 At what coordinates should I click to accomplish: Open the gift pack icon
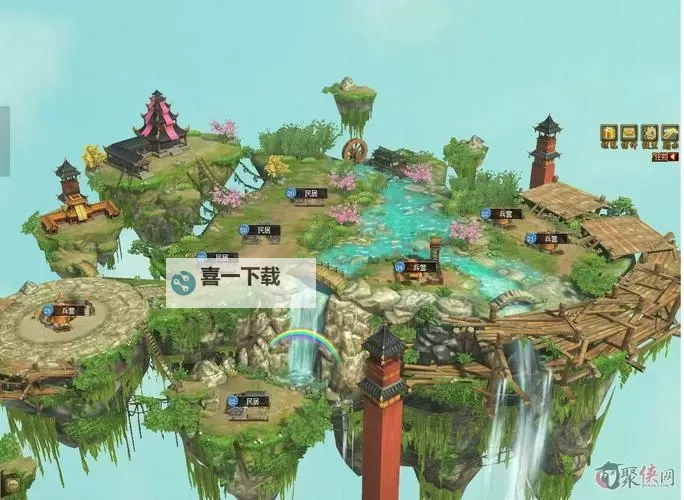[x=608, y=133]
